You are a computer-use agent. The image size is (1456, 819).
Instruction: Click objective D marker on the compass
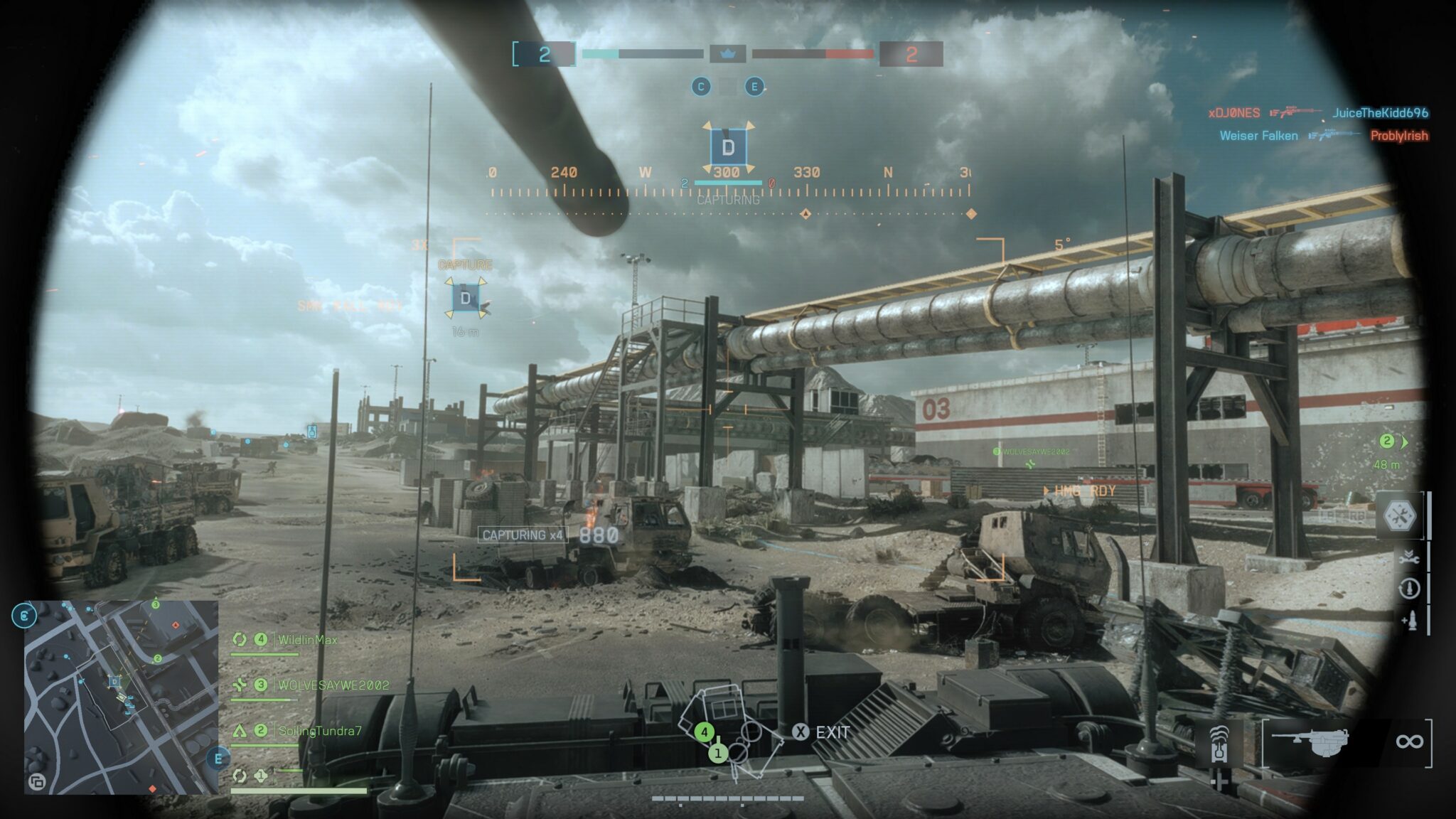[728, 148]
